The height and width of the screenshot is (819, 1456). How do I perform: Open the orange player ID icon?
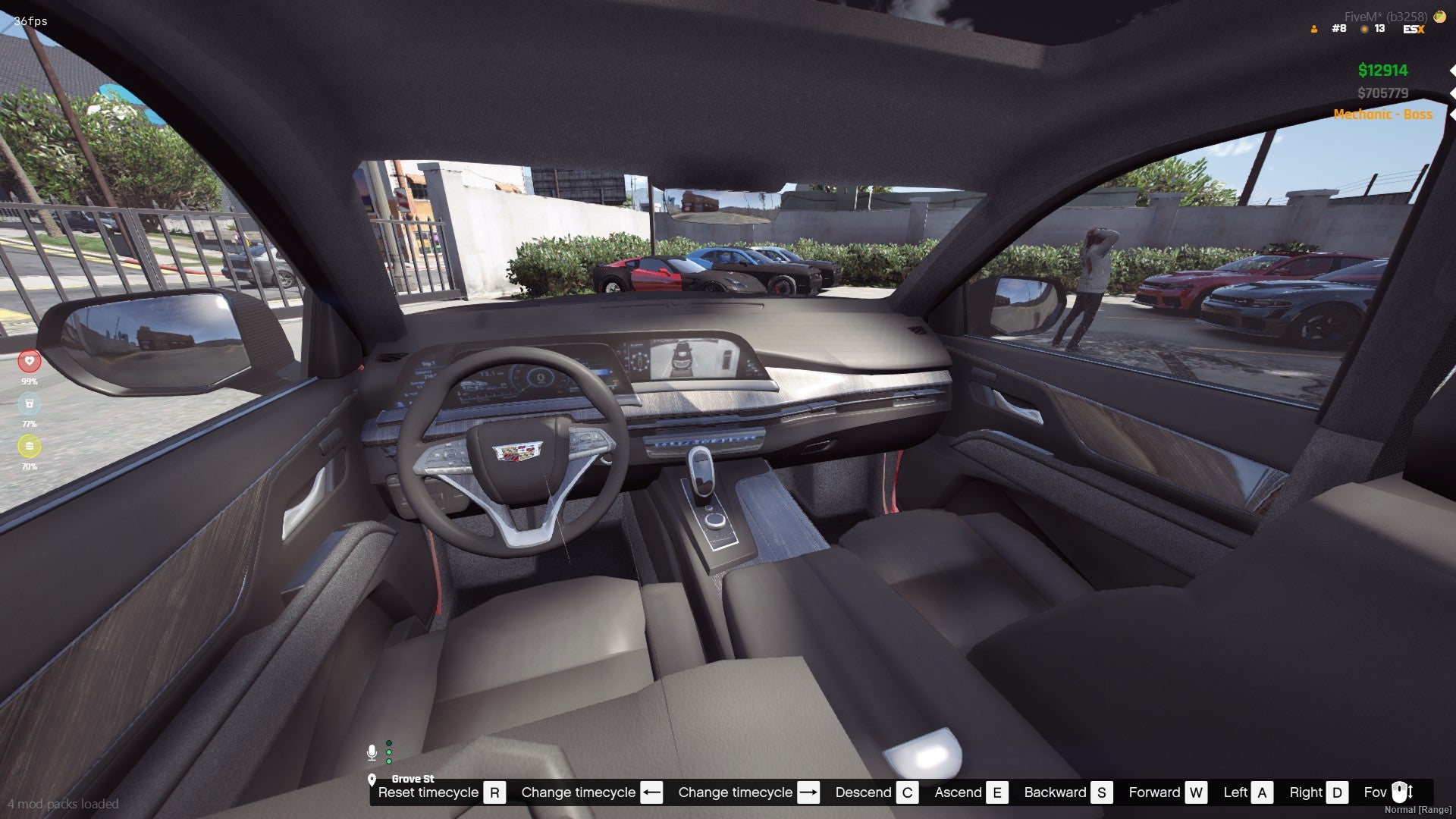[x=1314, y=30]
